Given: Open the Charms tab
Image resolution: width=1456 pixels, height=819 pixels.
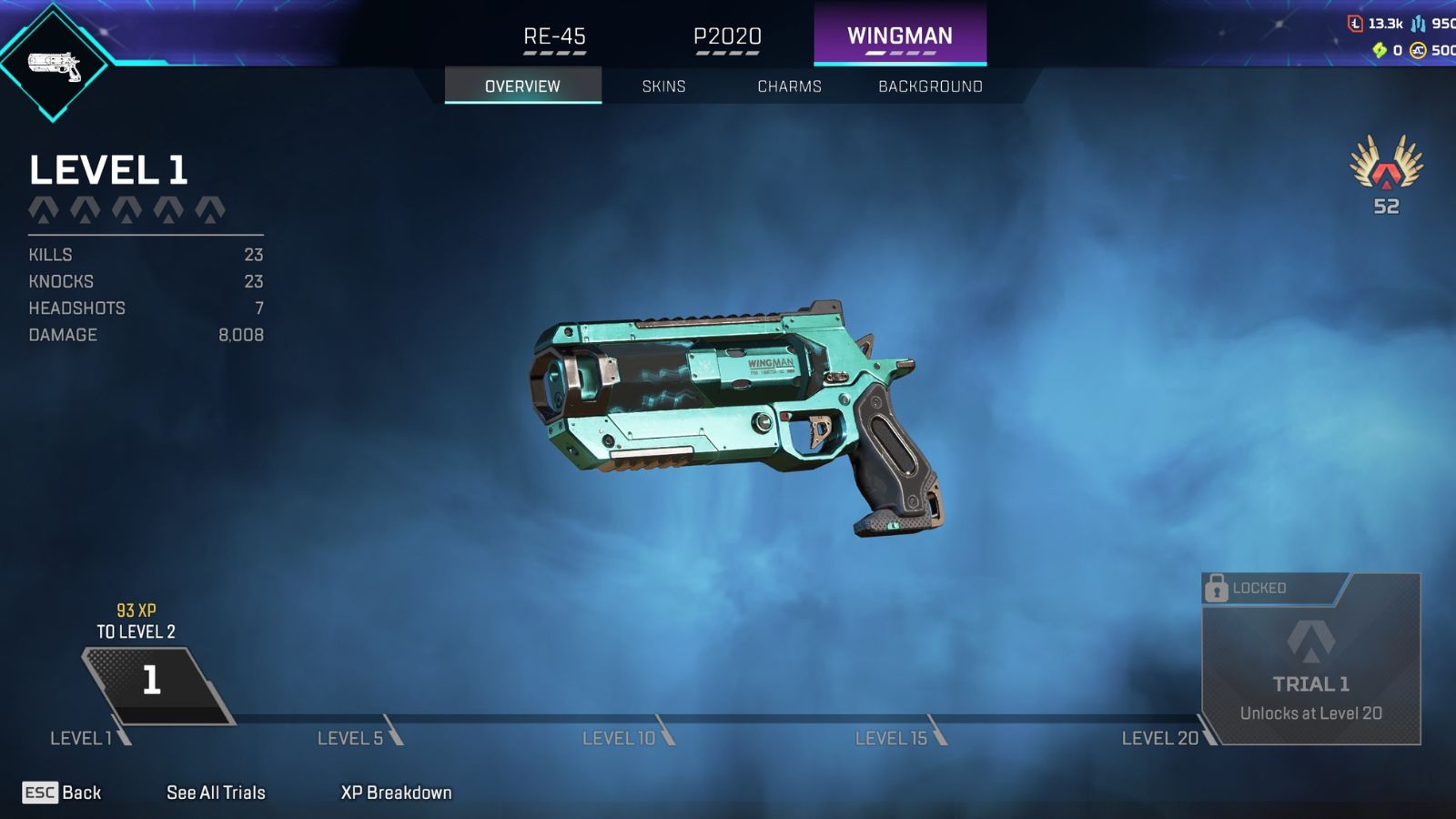Looking at the screenshot, I should tap(788, 86).
